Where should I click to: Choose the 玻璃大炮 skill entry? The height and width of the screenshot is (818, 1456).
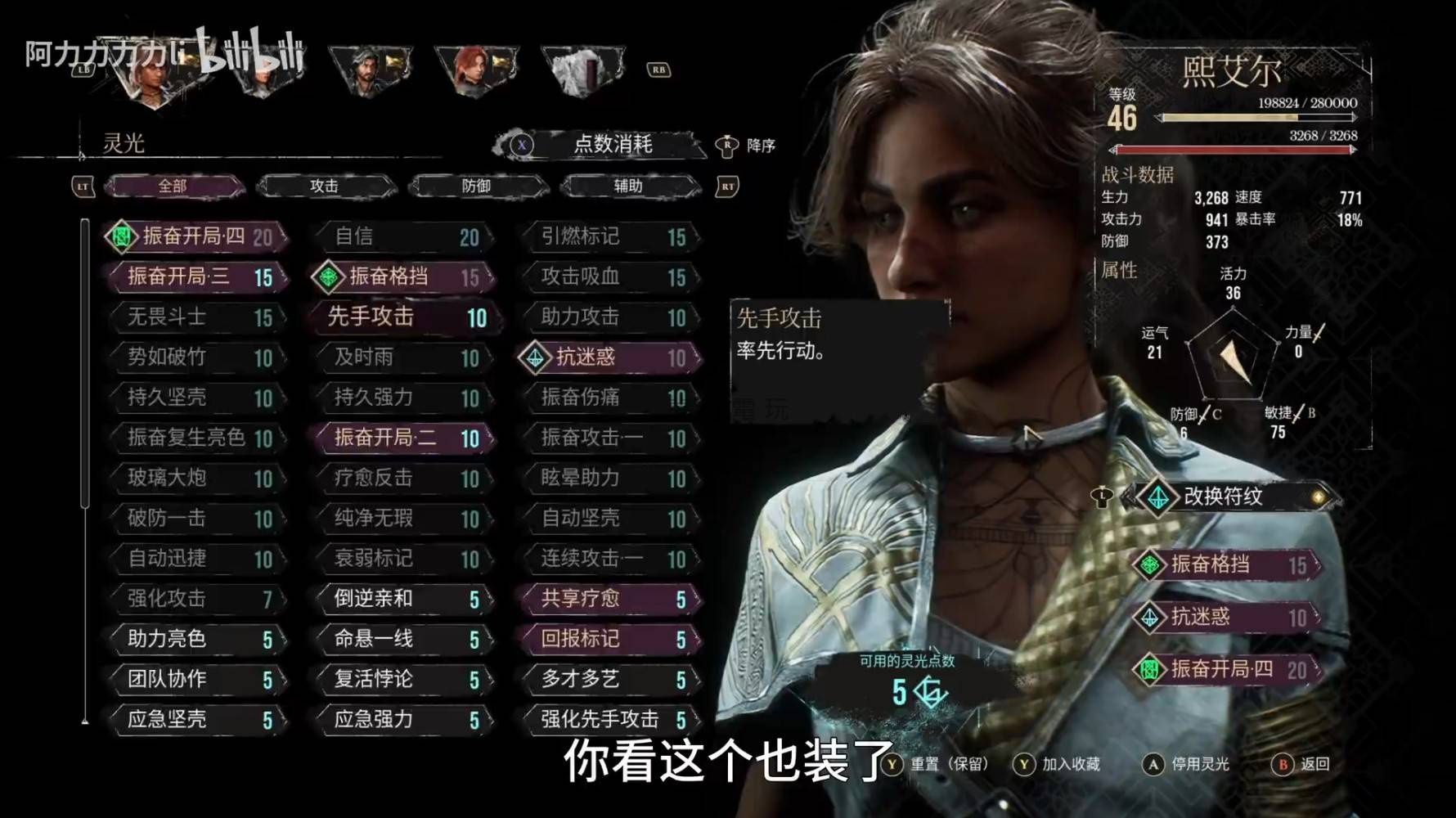point(196,478)
